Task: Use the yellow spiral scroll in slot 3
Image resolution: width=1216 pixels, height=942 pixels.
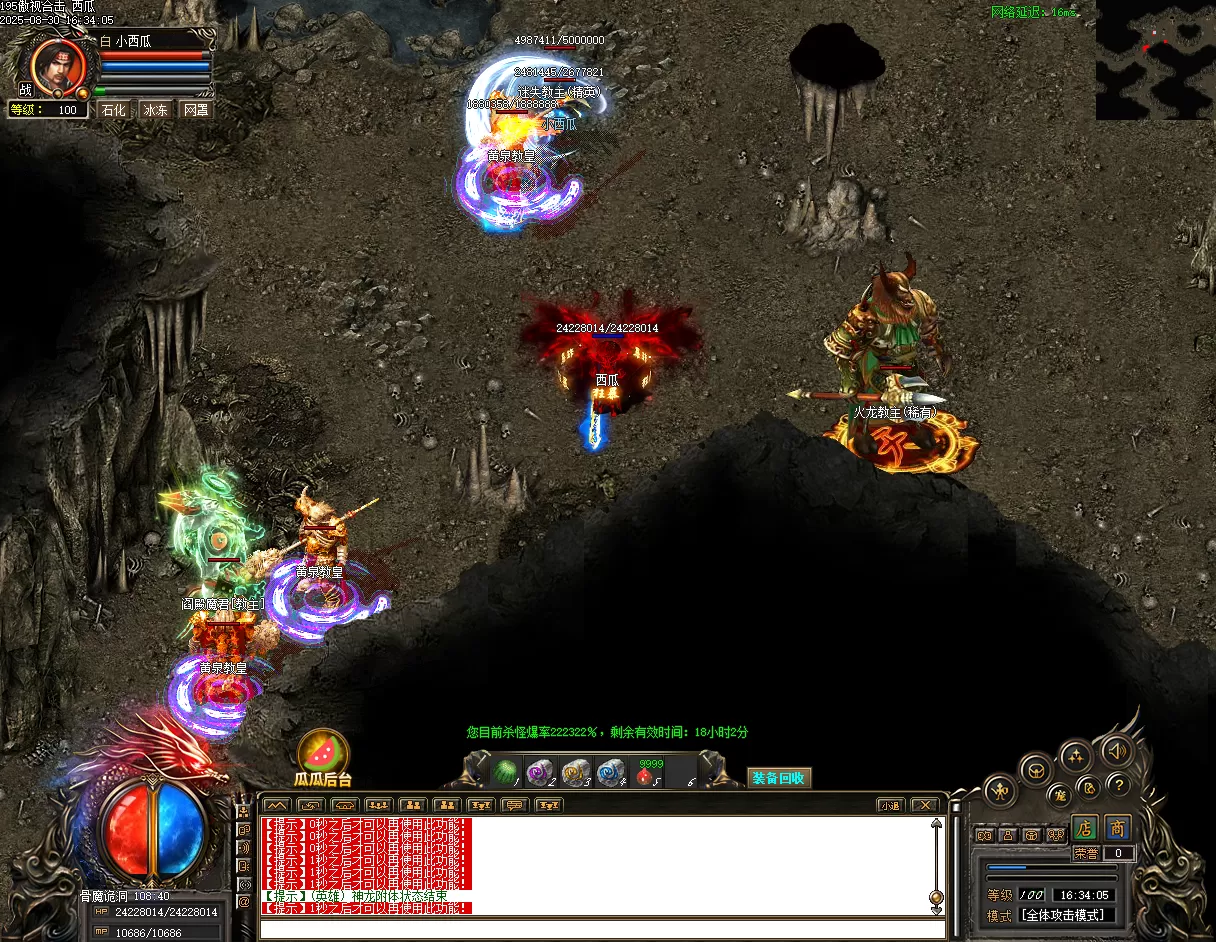Action: coord(574,772)
